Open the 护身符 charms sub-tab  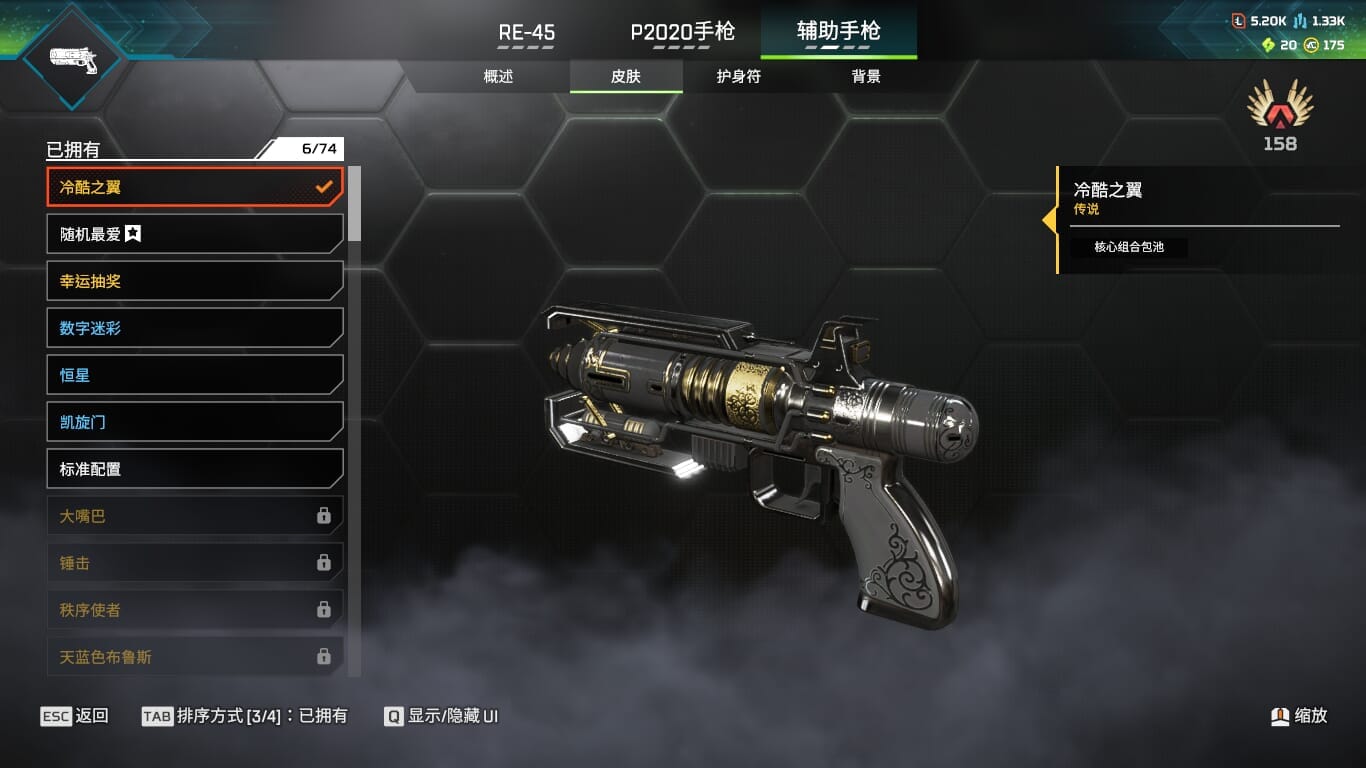click(x=739, y=77)
